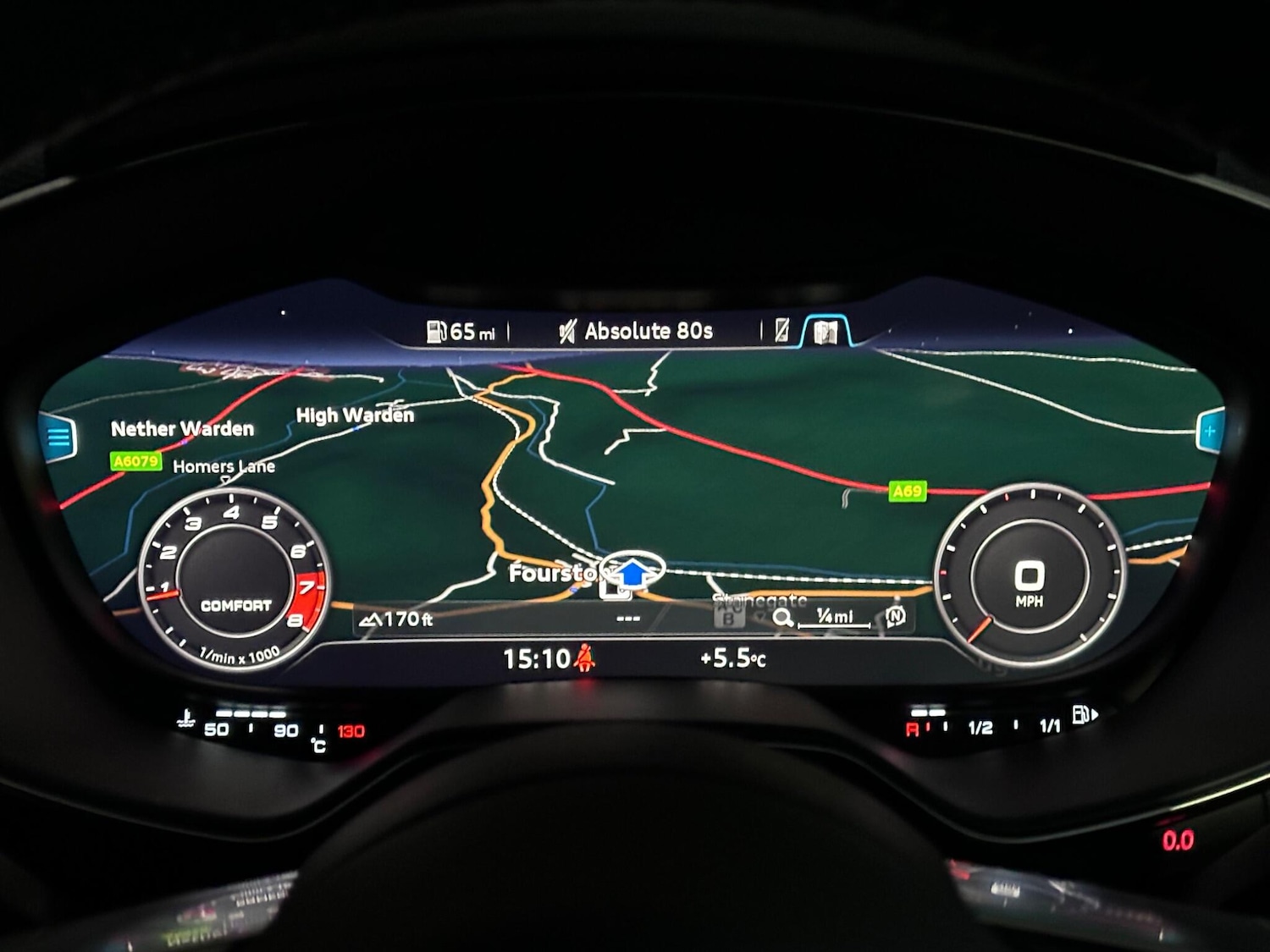Image resolution: width=1270 pixels, height=952 pixels.
Task: Tap the A6079 road label
Action: [x=134, y=460]
